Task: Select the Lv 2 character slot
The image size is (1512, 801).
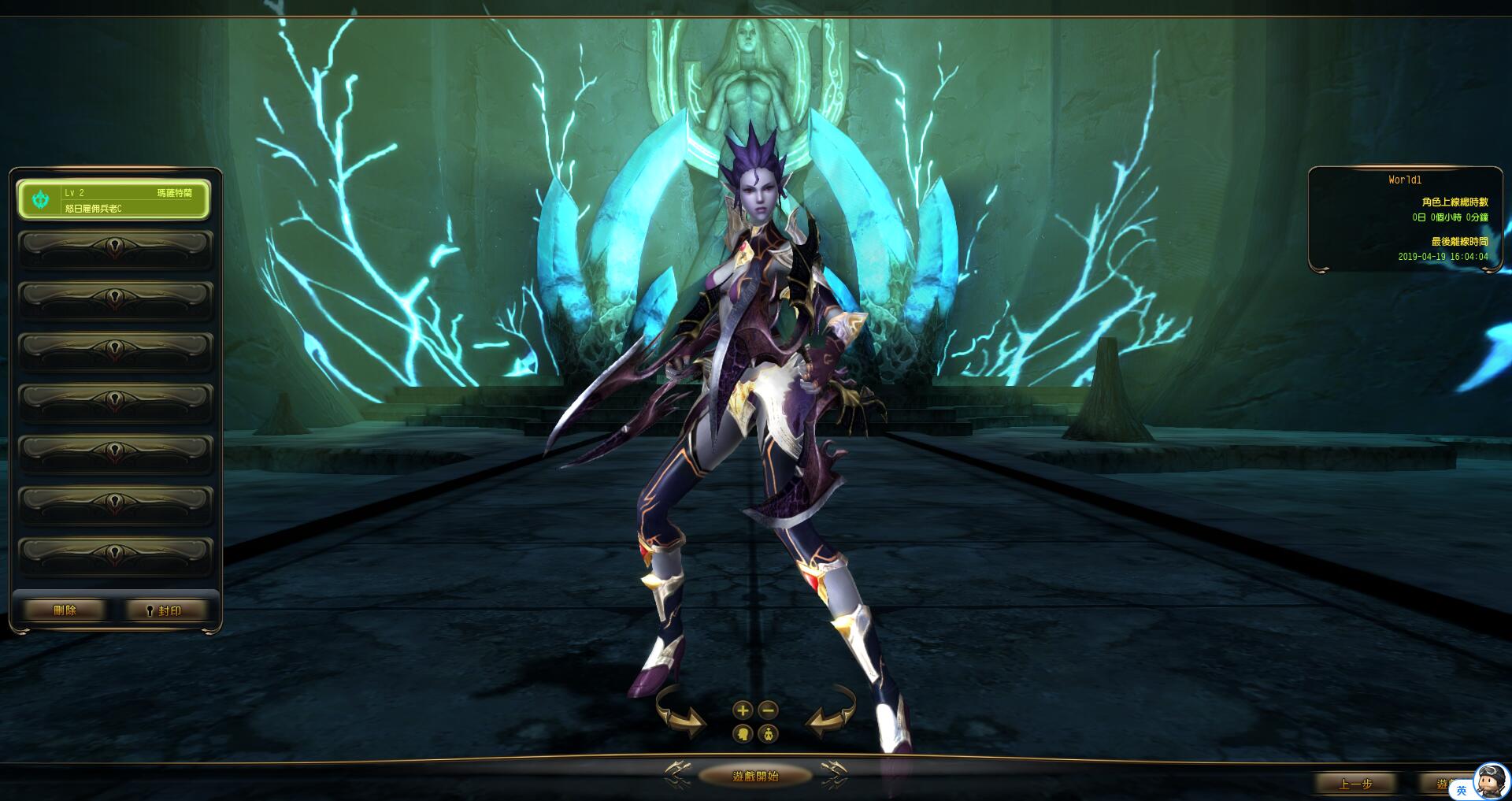Action: pyautogui.click(x=114, y=200)
